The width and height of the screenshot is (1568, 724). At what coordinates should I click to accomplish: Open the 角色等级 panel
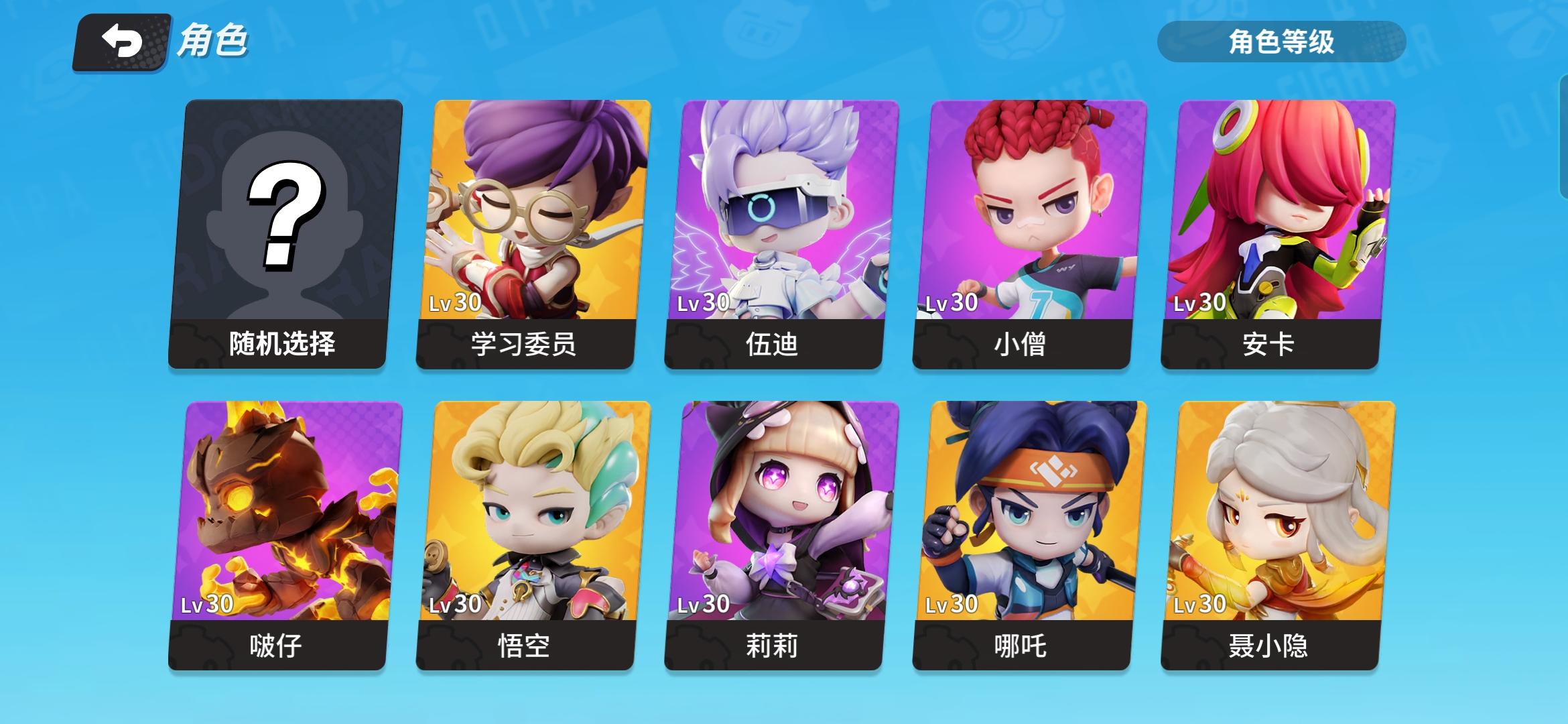(x=1279, y=40)
